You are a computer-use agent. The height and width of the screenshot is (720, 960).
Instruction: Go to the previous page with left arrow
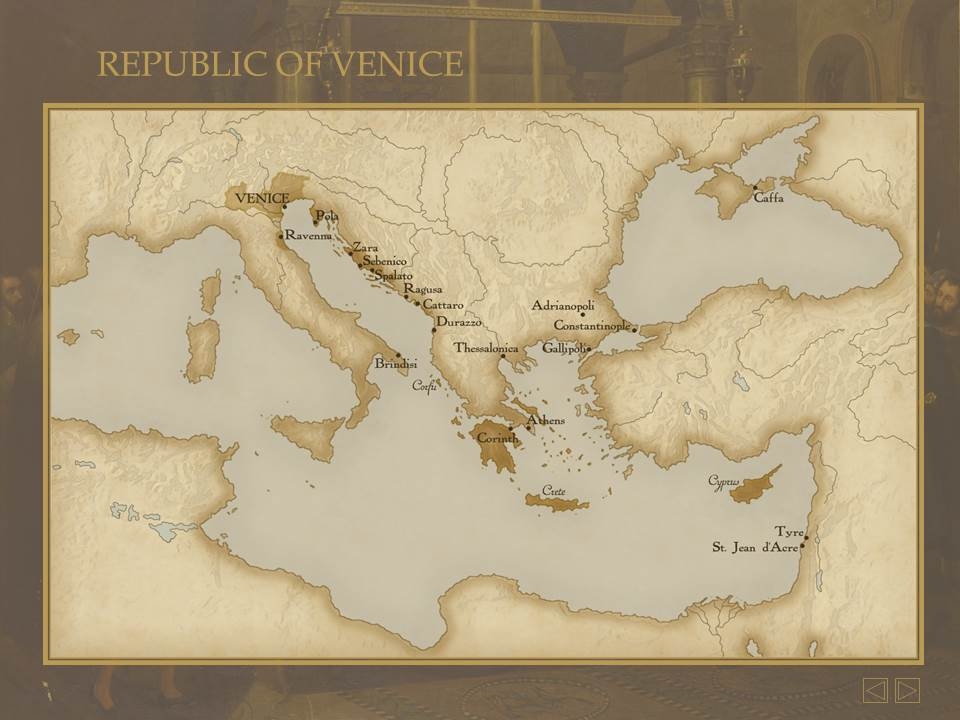pos(875,690)
